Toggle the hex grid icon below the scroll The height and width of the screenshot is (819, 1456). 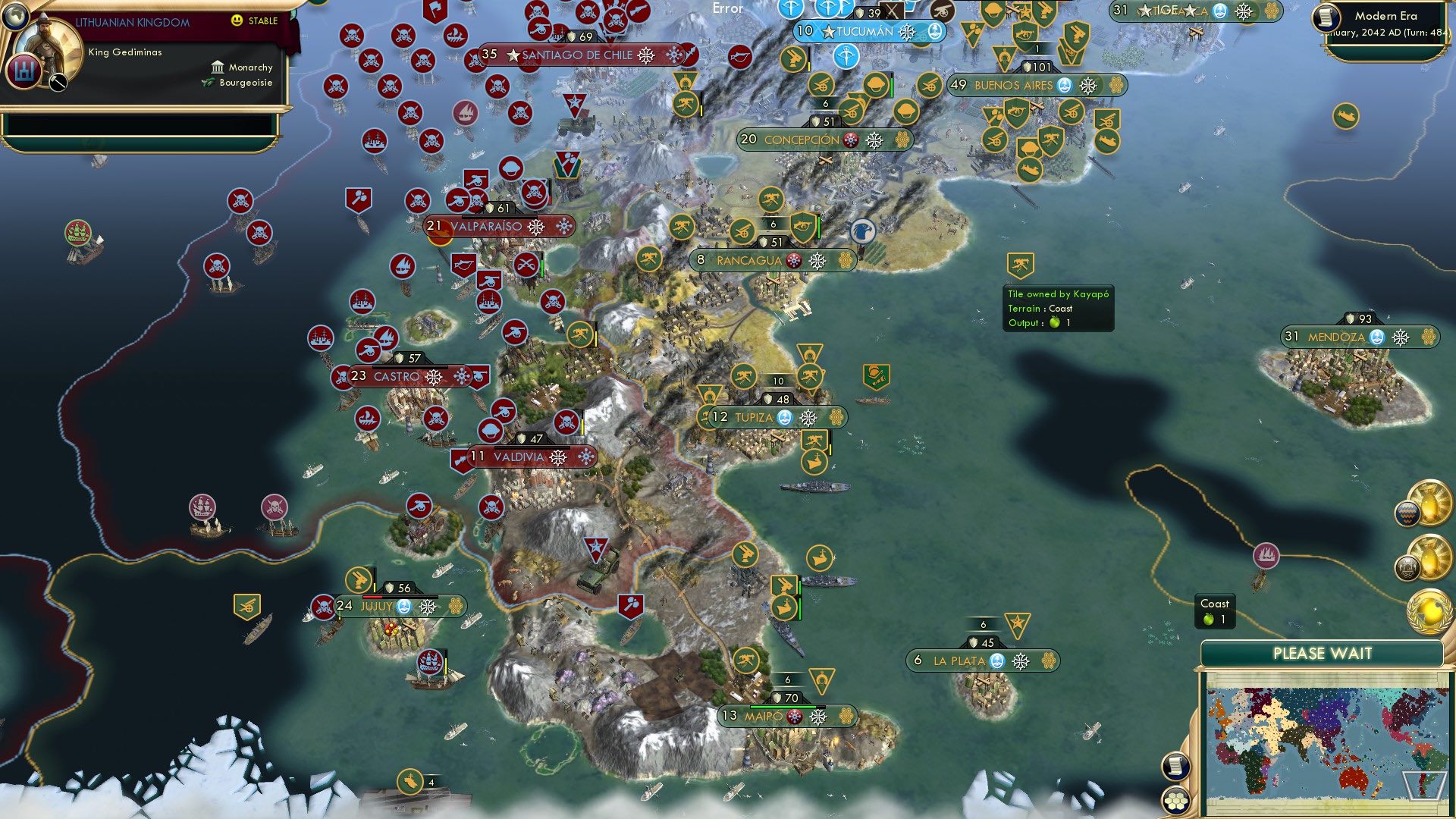pyautogui.click(x=1175, y=802)
